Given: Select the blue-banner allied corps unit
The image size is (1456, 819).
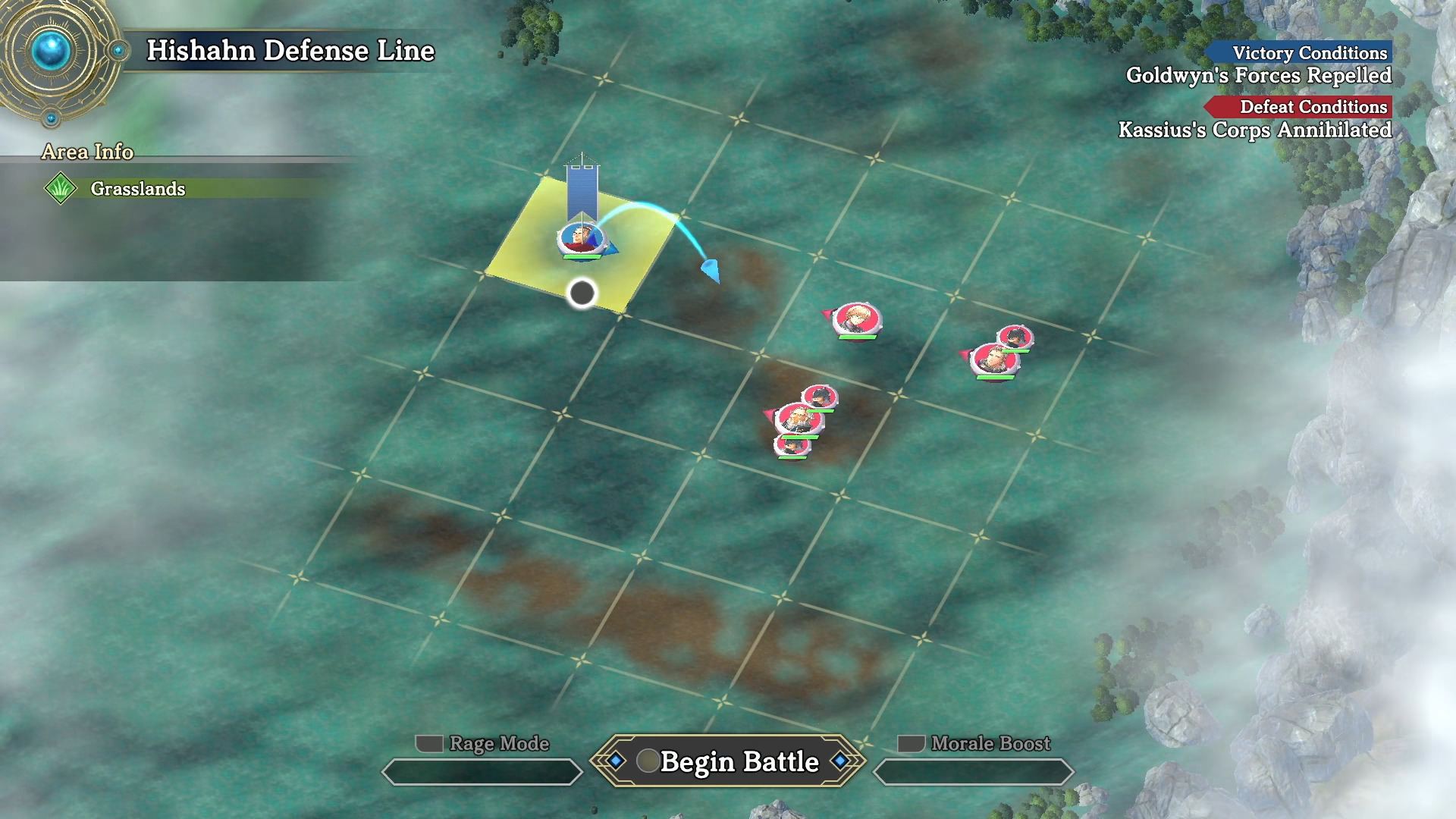Looking at the screenshot, I should (x=580, y=239).
